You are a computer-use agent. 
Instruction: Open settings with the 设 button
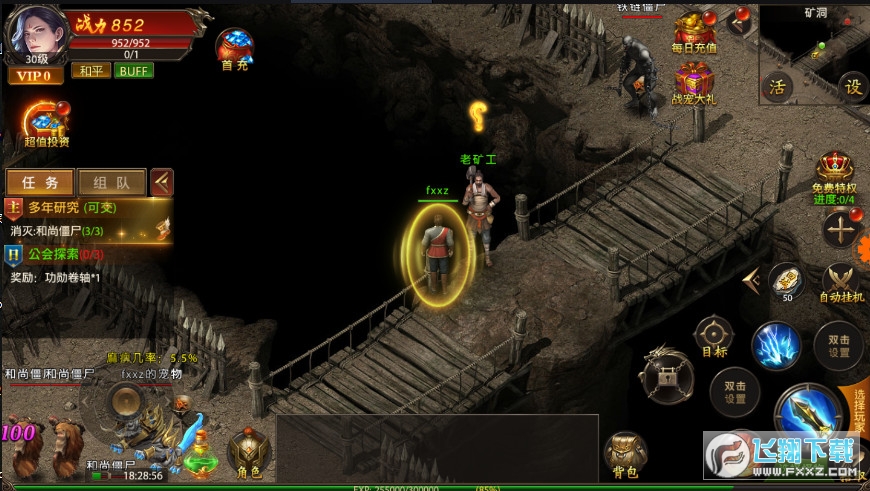pyautogui.click(x=852, y=86)
